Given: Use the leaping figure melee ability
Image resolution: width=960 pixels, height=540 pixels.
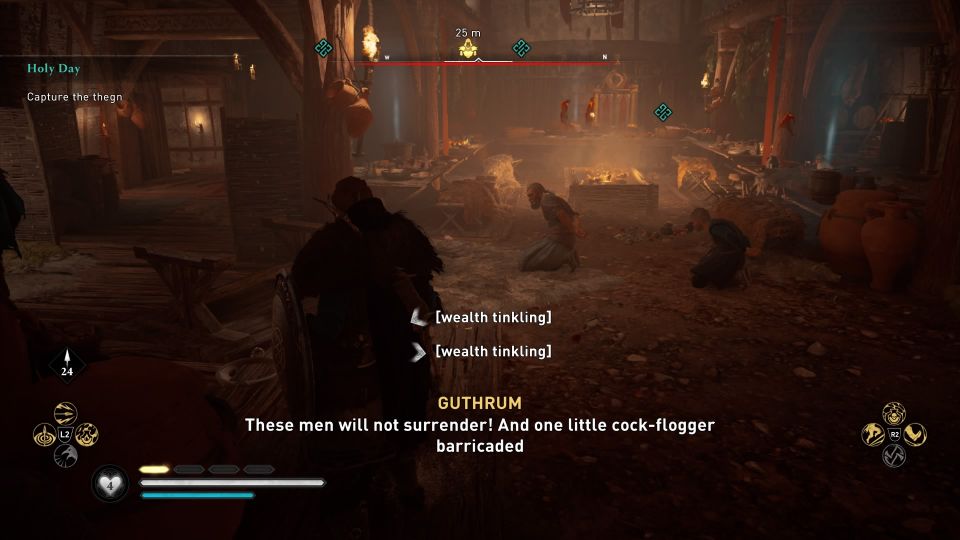Looking at the screenshot, I should point(872,434).
